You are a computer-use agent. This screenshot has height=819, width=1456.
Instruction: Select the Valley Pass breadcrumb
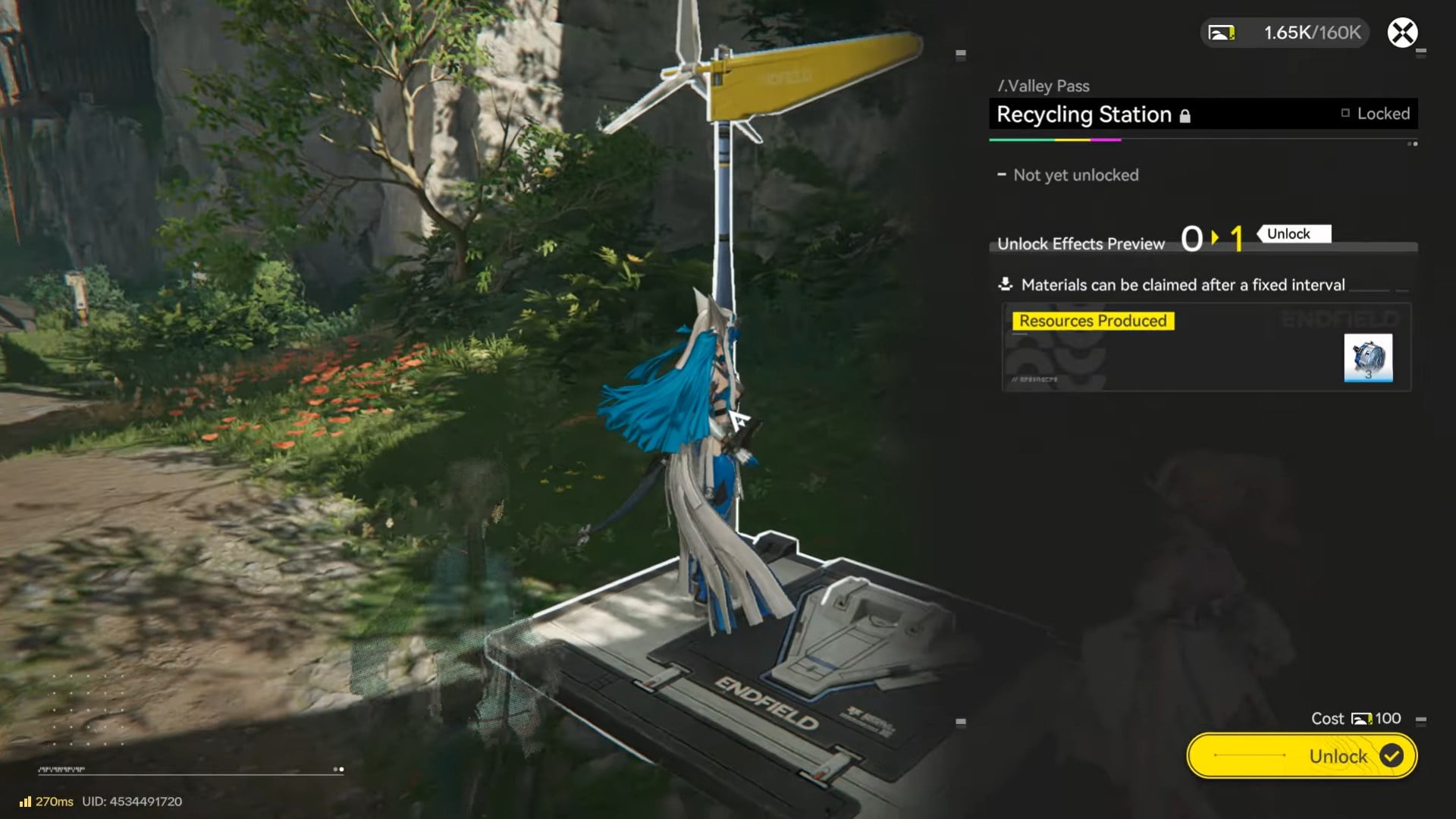[1044, 86]
